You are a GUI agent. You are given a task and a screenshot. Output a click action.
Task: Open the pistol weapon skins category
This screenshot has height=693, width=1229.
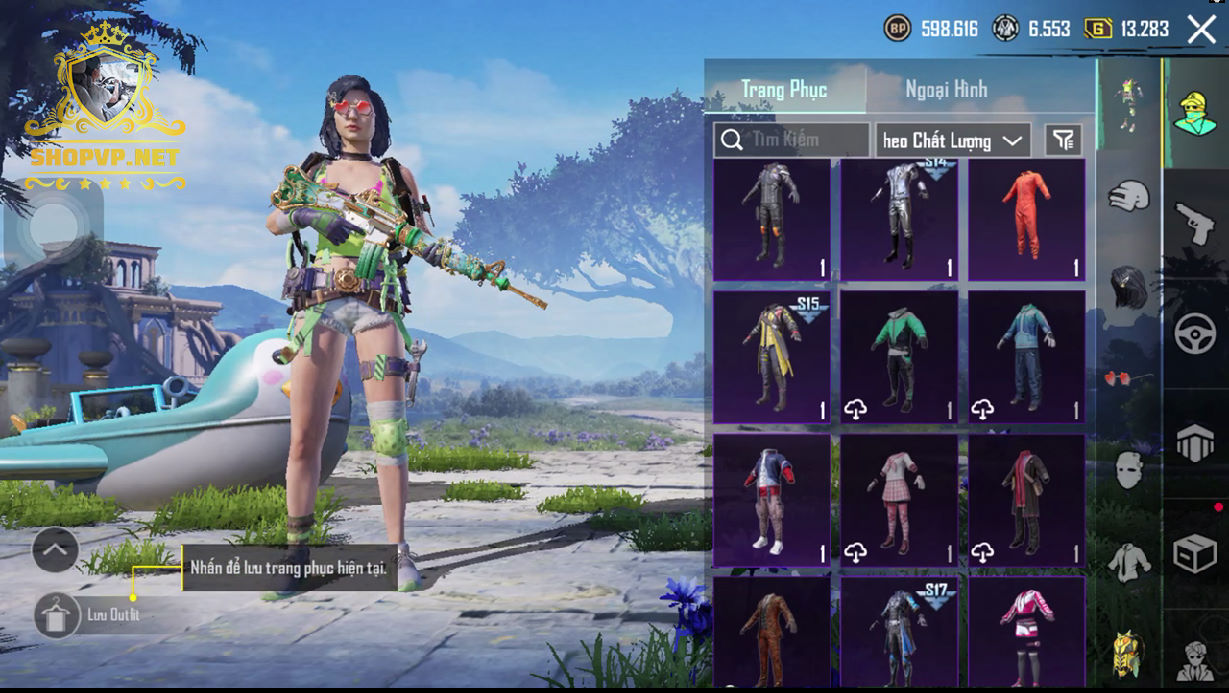click(1194, 223)
